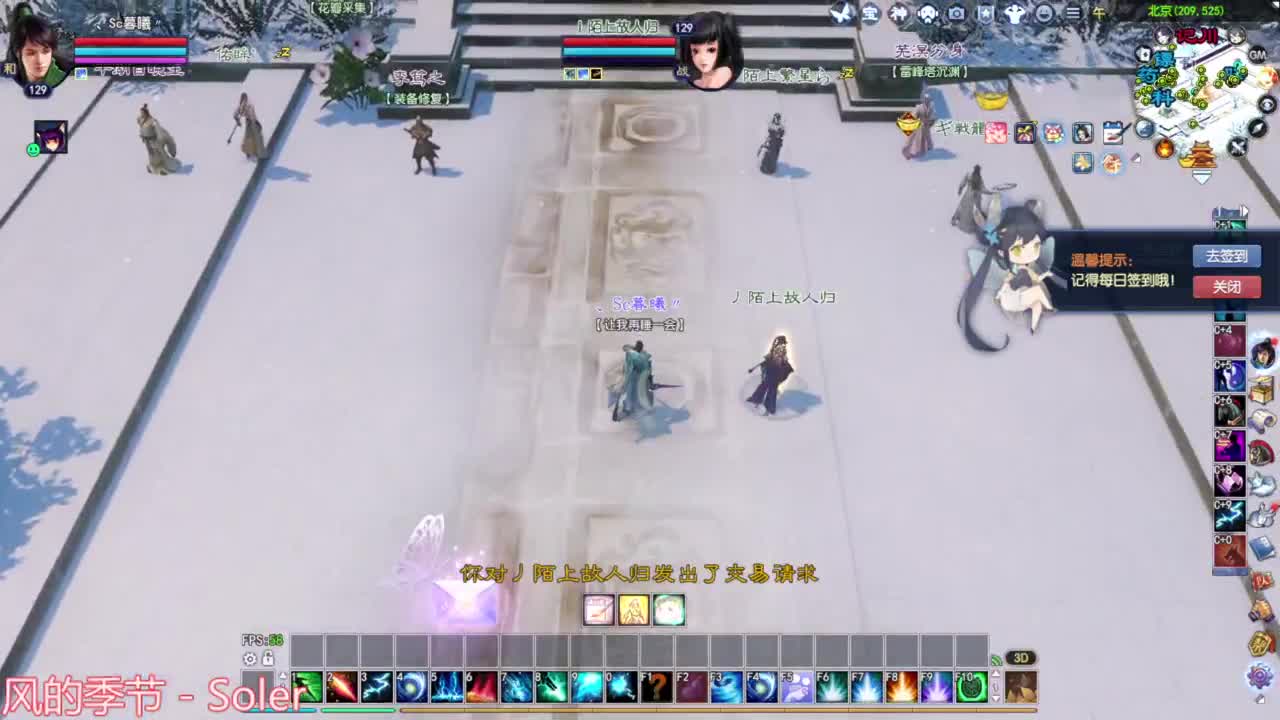Image resolution: width=1280 pixels, height=720 pixels.
Task: Open the emote menu via smiley face icon
Action: tap(1043, 13)
